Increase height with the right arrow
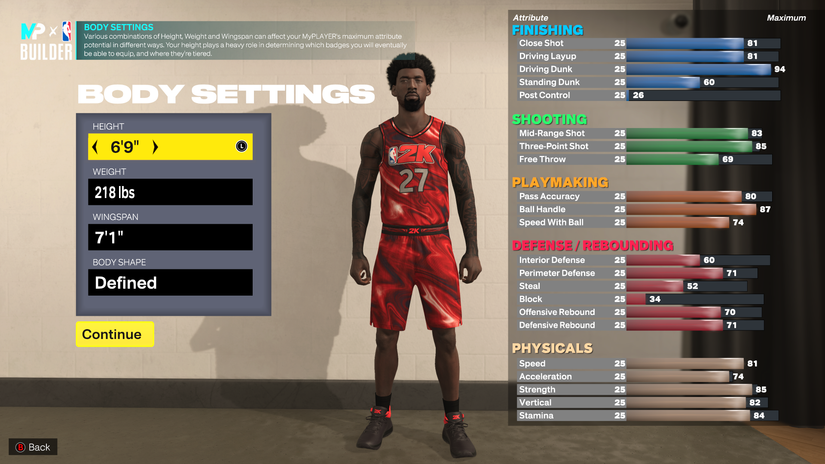Viewport: 825px width, 464px height. (x=155, y=147)
